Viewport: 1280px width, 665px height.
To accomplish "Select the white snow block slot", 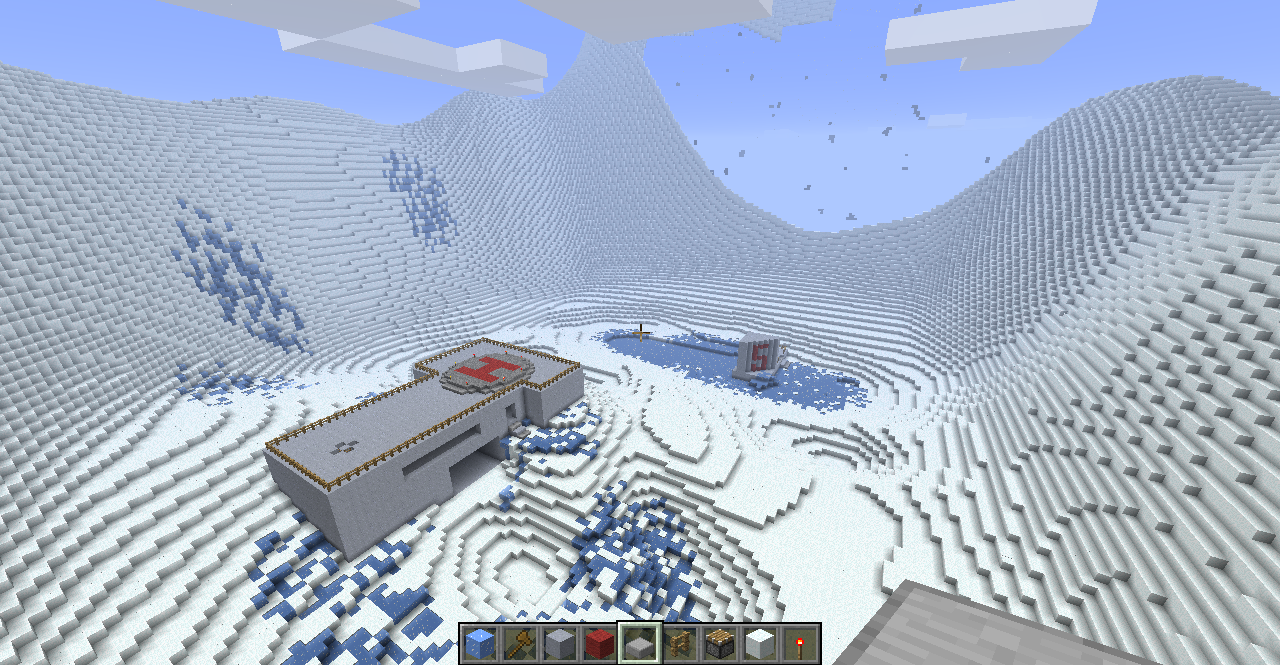I will click(x=760, y=643).
